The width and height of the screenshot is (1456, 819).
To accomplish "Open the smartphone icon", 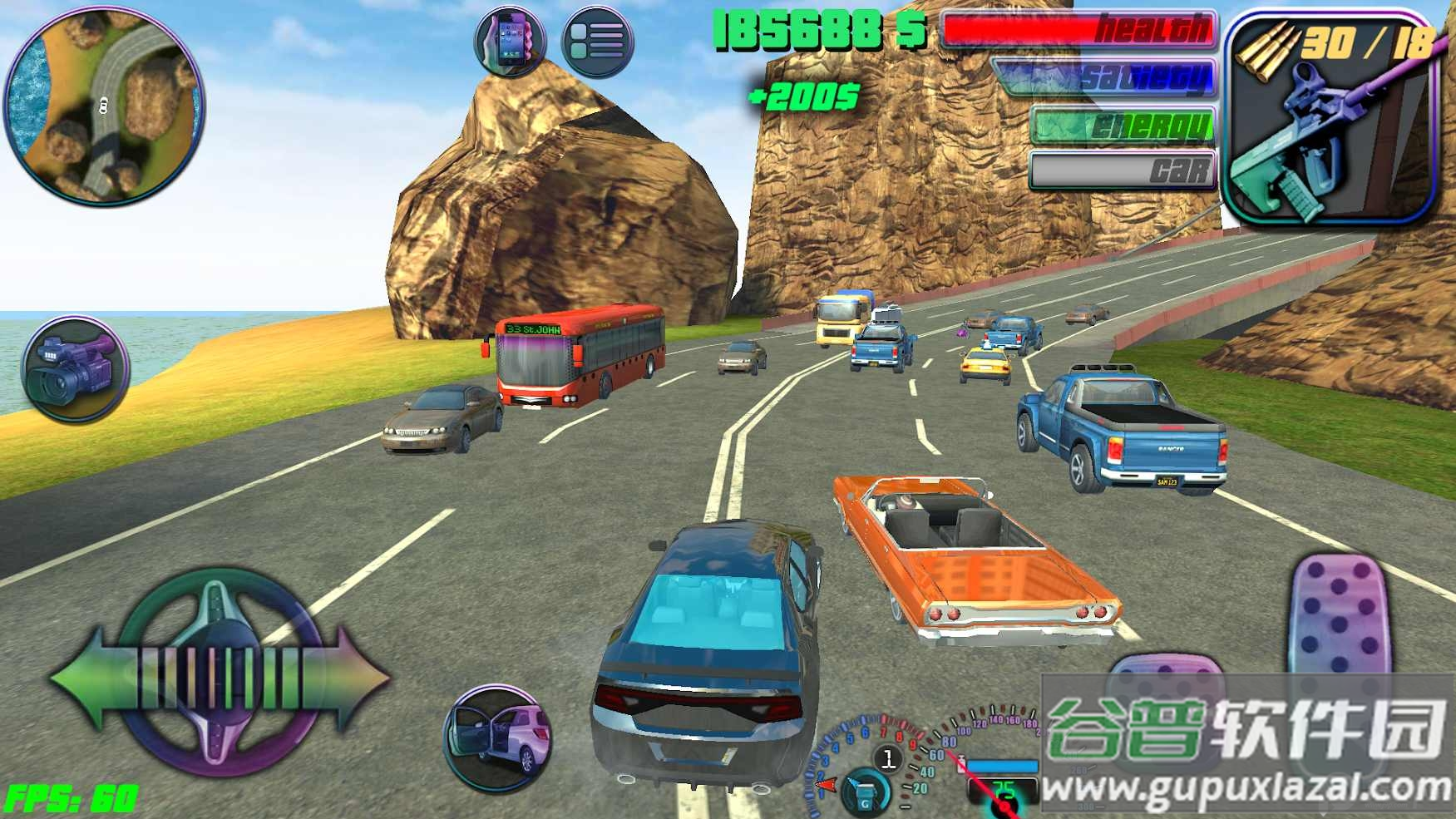I will (510, 40).
